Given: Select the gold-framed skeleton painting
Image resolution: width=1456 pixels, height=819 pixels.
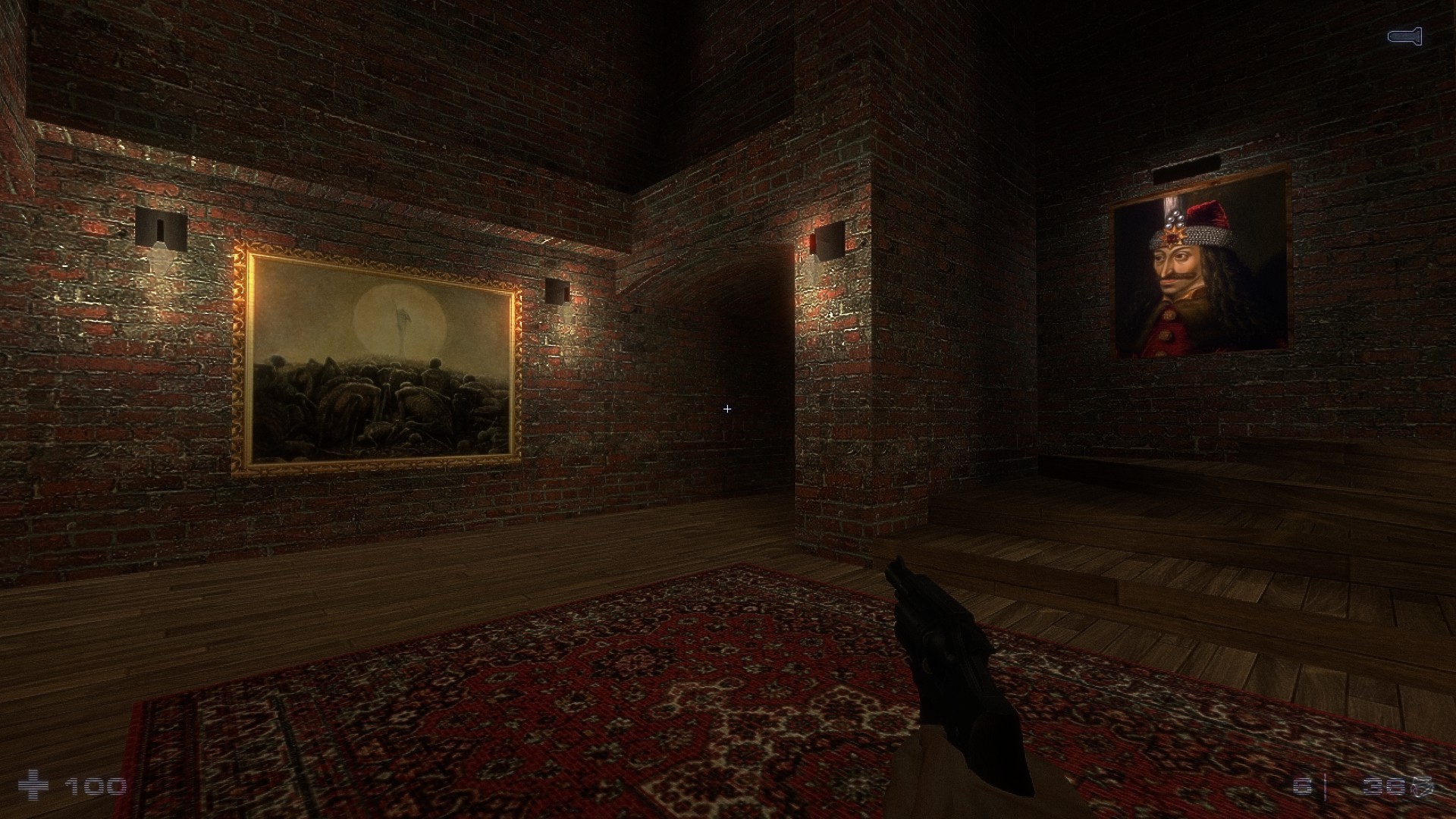Looking at the screenshot, I should (375, 356).
